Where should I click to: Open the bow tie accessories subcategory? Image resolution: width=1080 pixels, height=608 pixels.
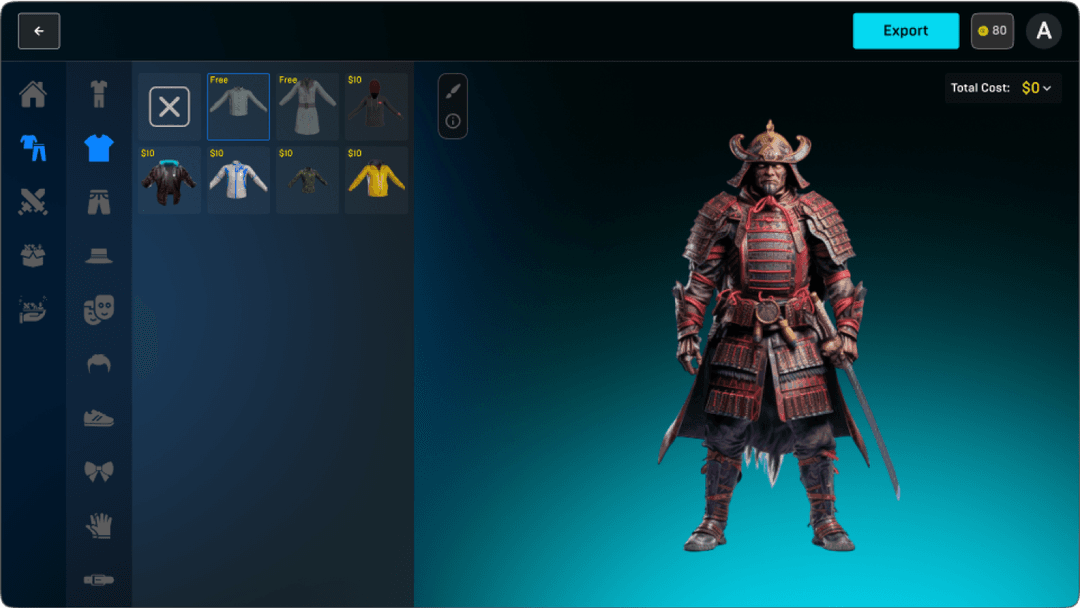[98, 470]
